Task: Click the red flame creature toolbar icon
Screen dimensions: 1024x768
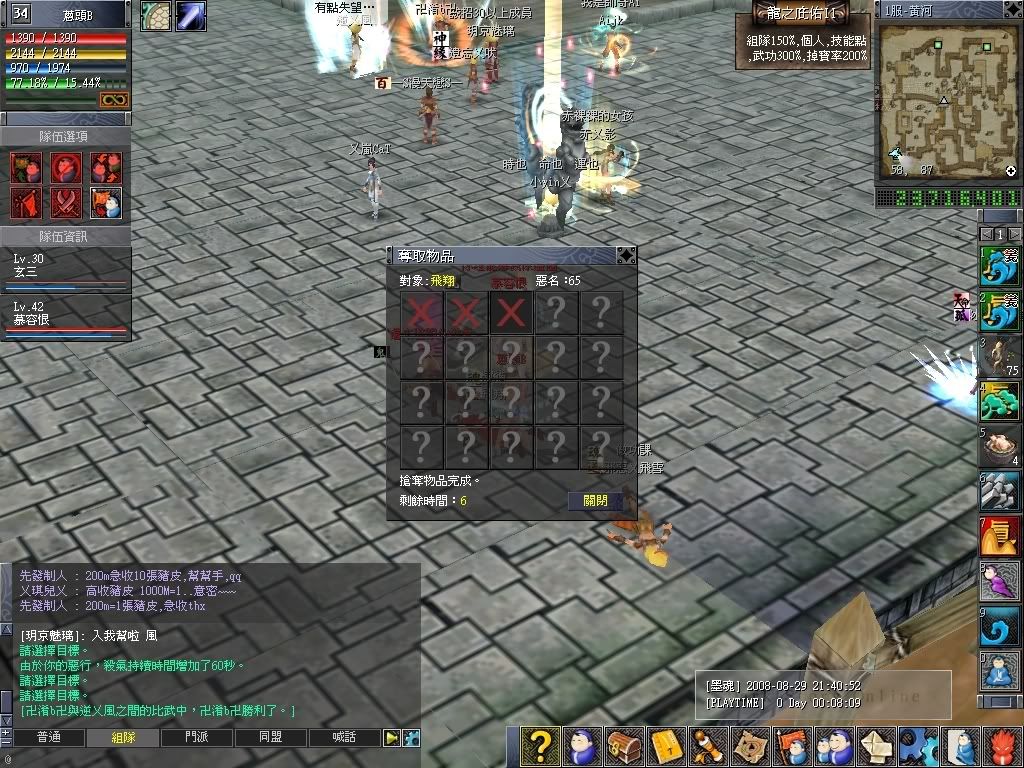Action: (1003, 746)
